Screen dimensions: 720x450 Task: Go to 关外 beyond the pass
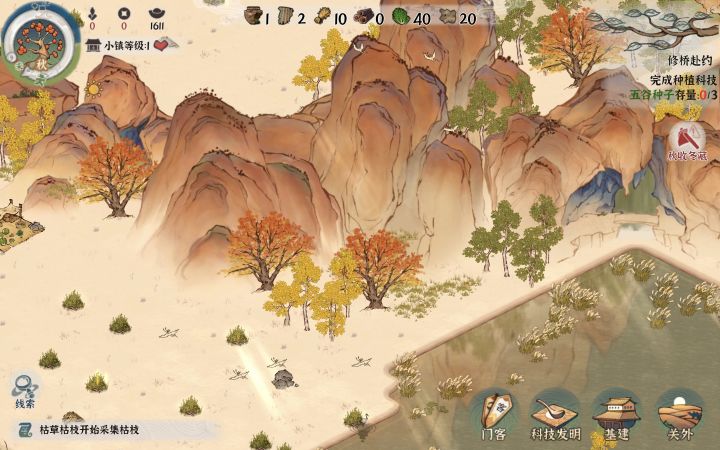680,412
